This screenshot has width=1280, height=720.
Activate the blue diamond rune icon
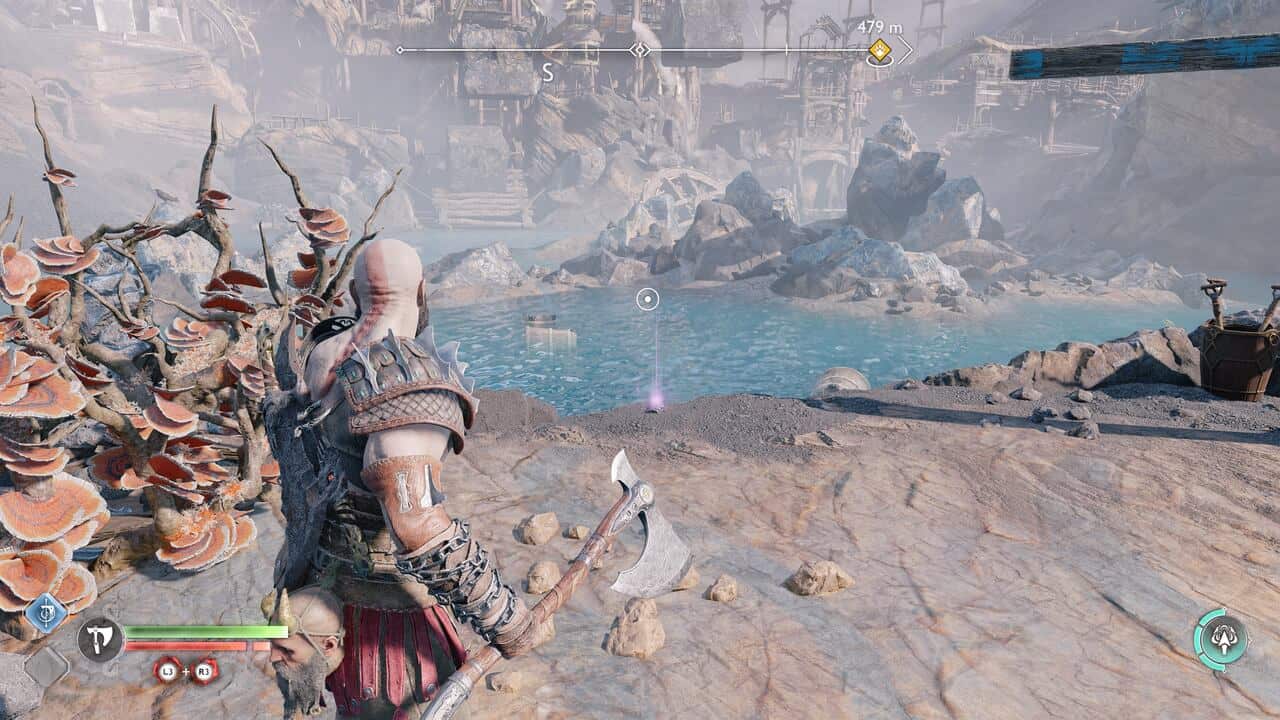pos(46,612)
